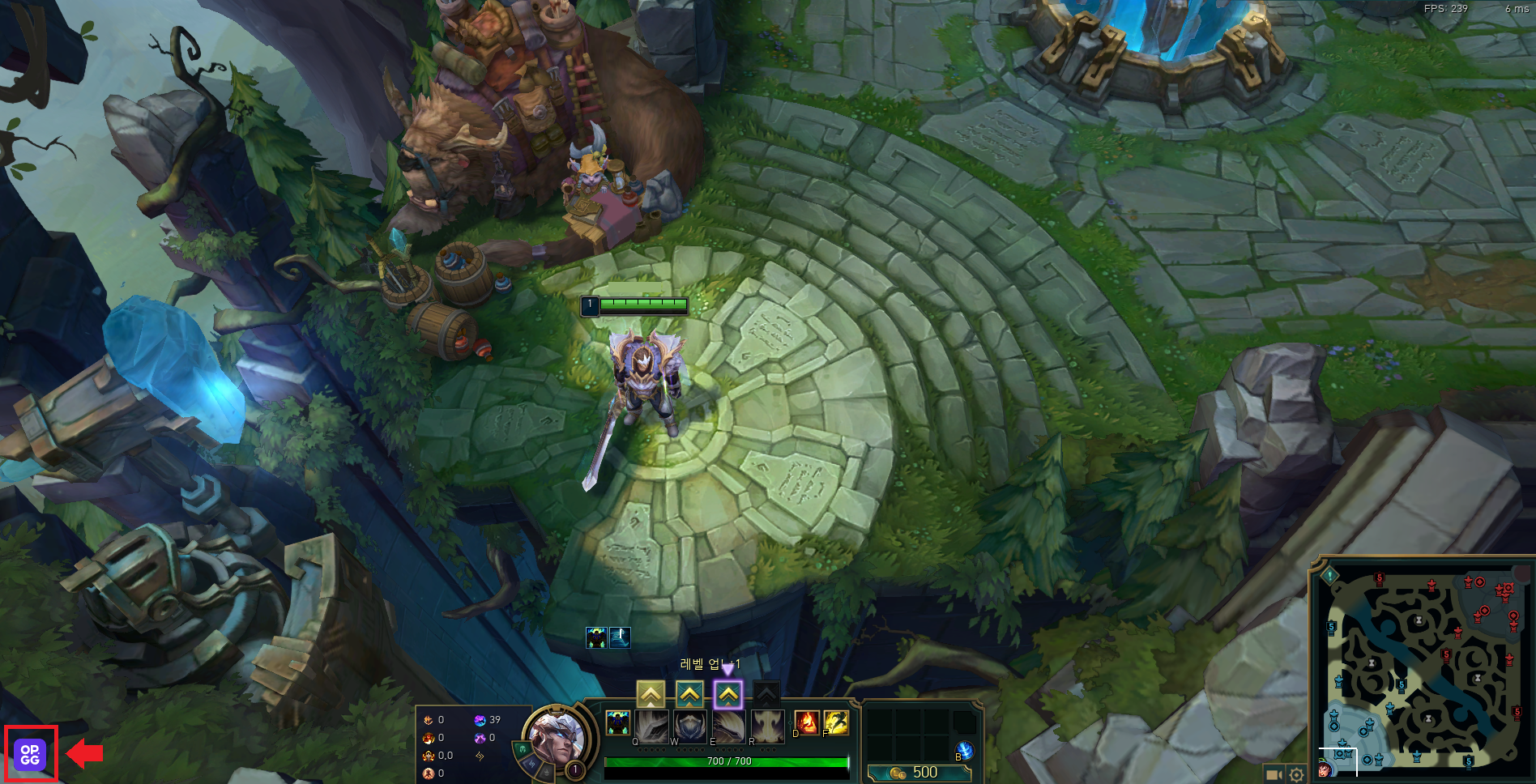Click the passive ability icon beside Q
Screen dimensions: 1536x784
coord(617,722)
